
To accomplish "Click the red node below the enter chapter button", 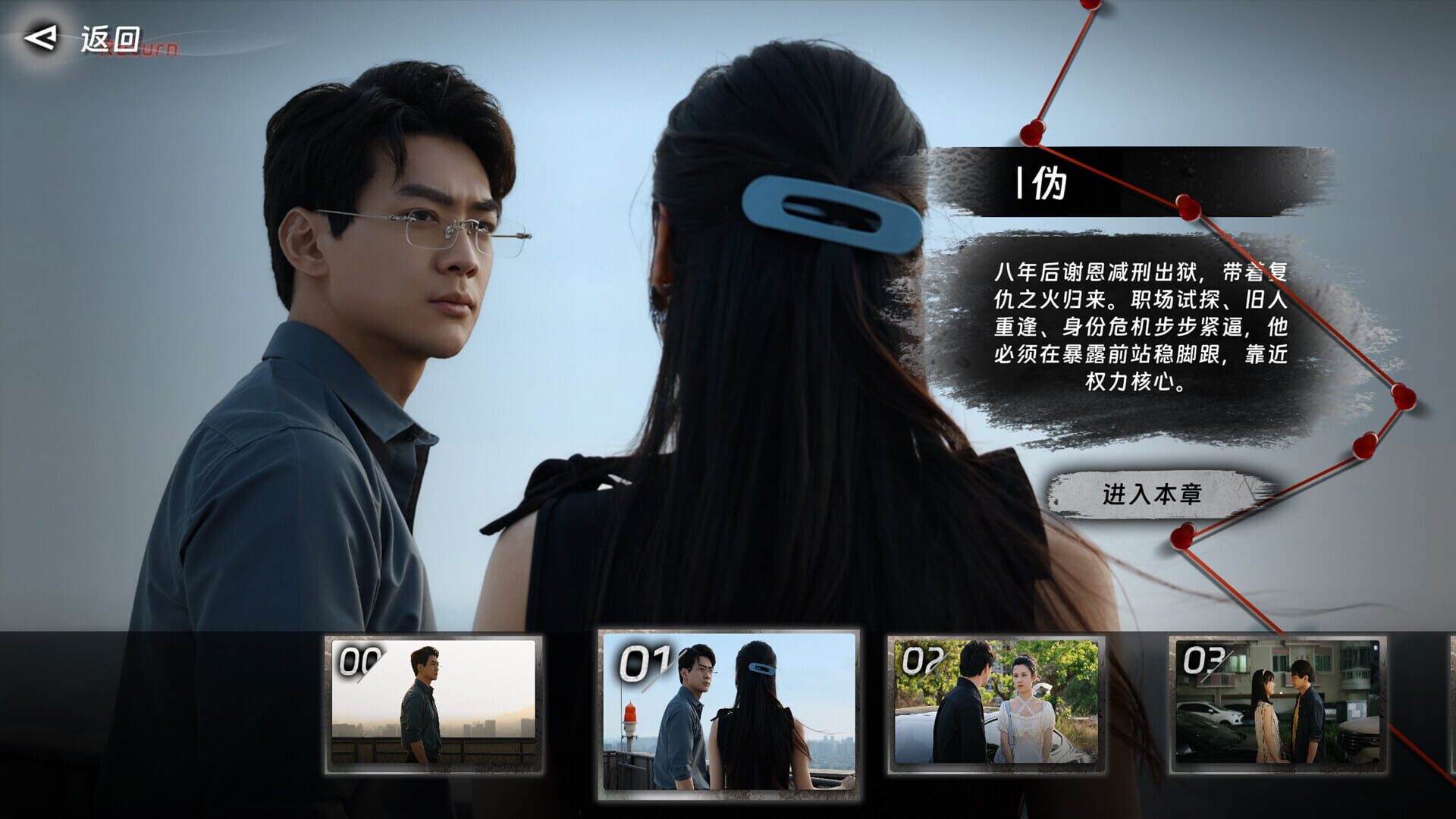I will (x=1183, y=538).
